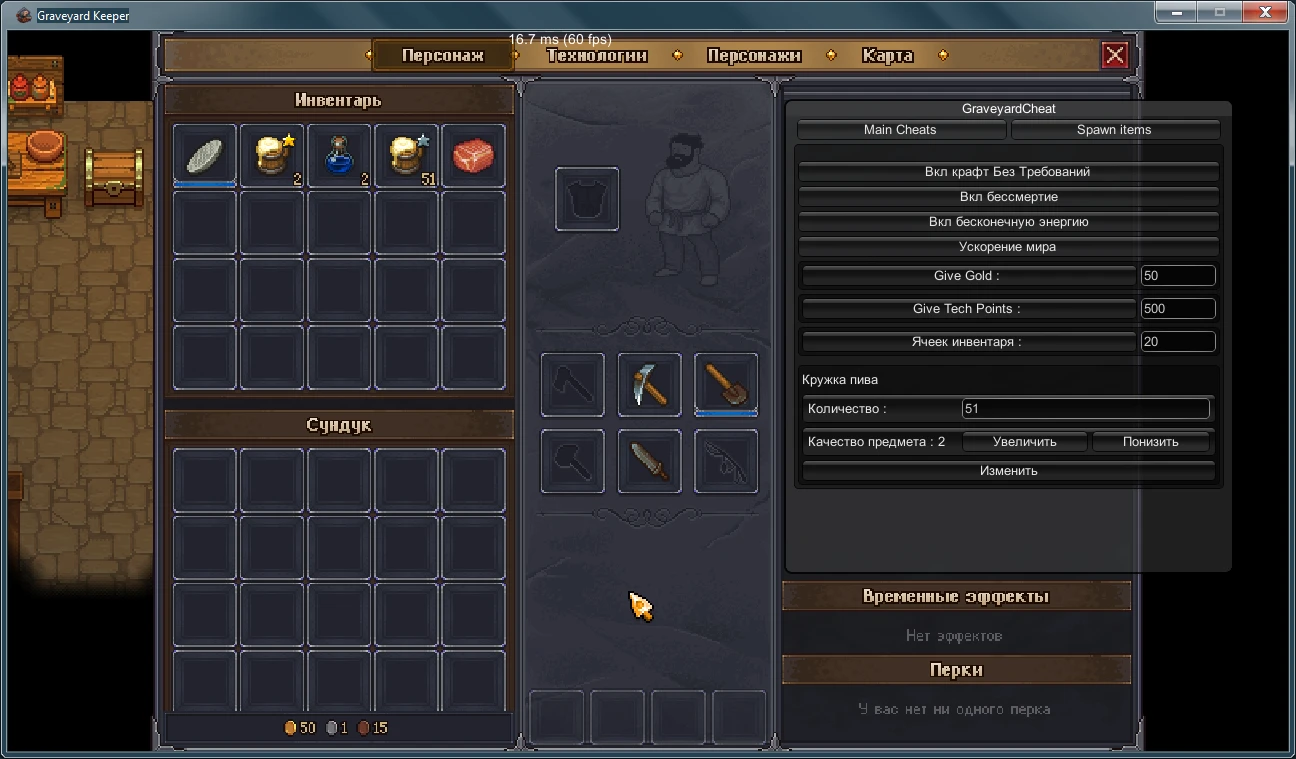Switch to the Spawn items tab
1296x759 pixels.
pos(1116,129)
